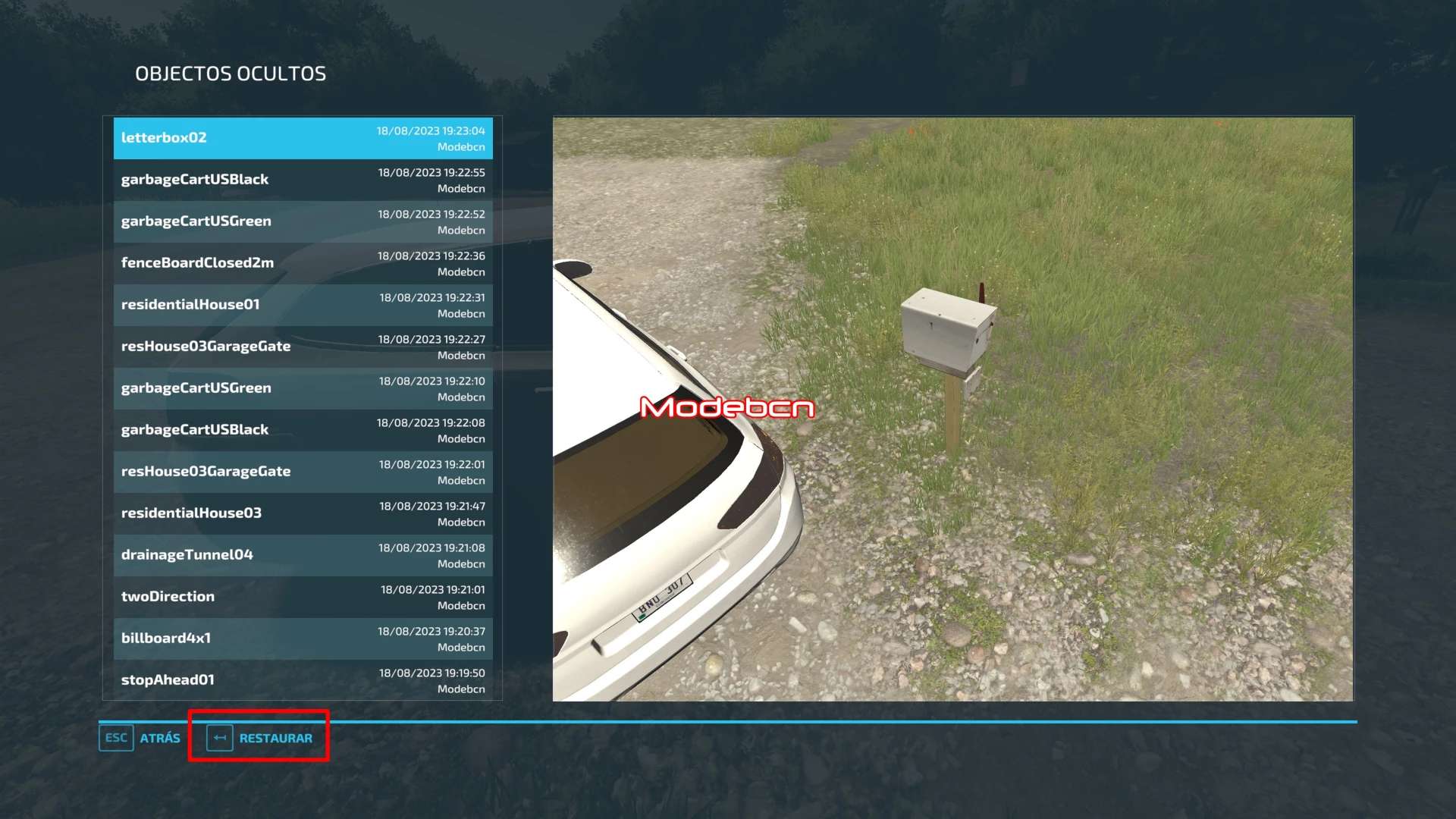Pick the residentialHouse03 row

[303, 513]
